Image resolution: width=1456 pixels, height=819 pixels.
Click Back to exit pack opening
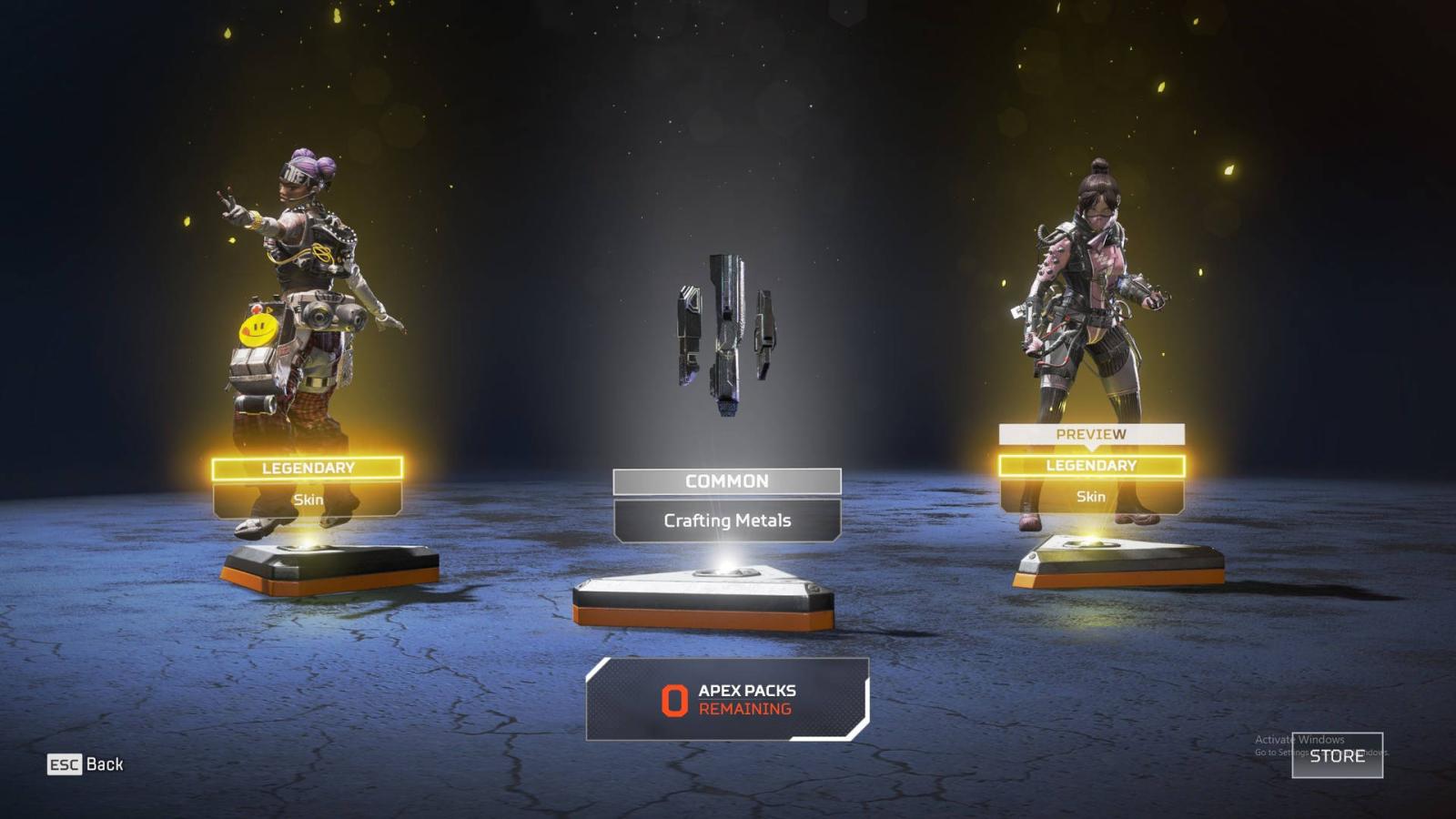106,764
